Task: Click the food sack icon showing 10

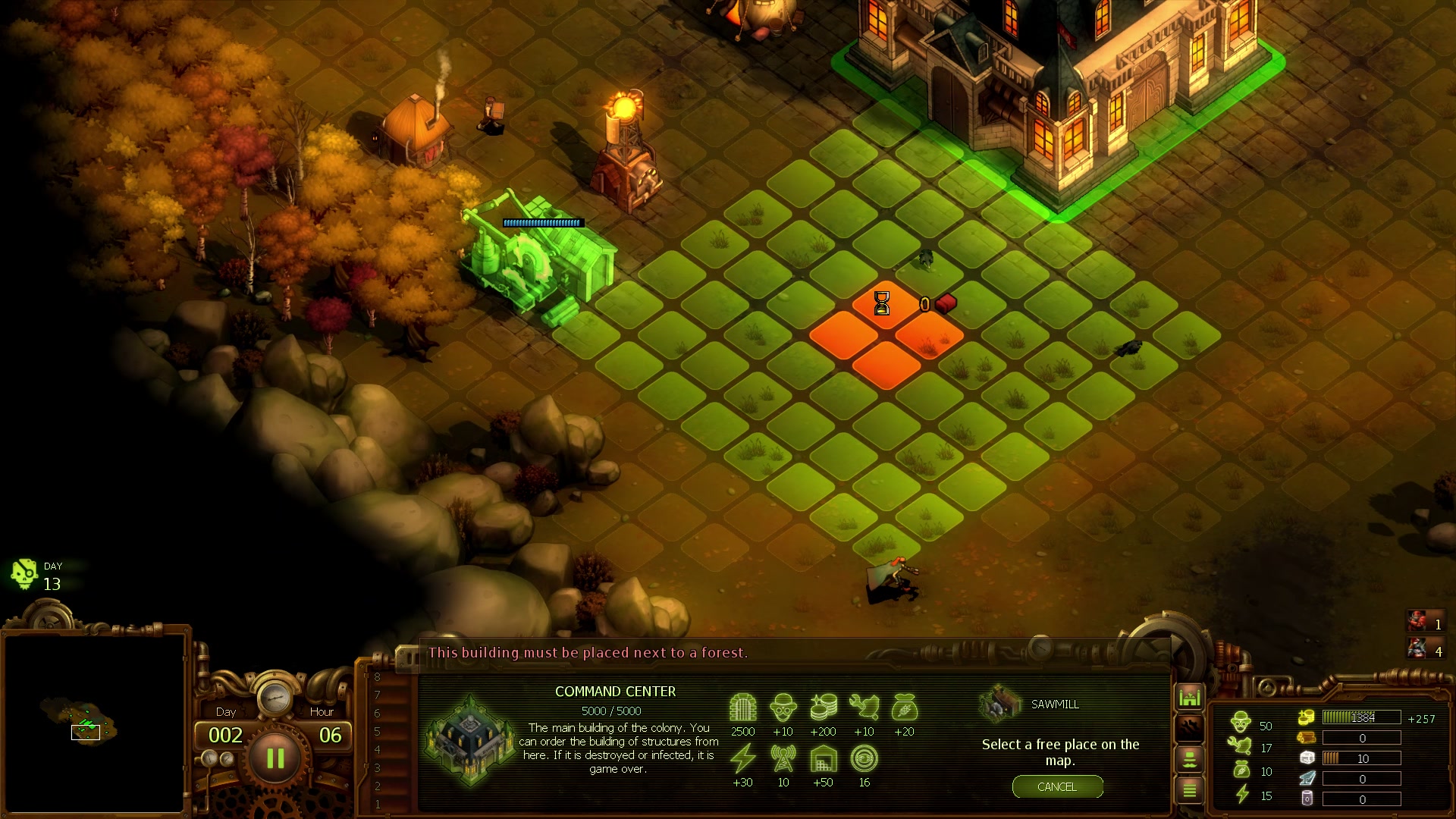Action: [x=1241, y=767]
